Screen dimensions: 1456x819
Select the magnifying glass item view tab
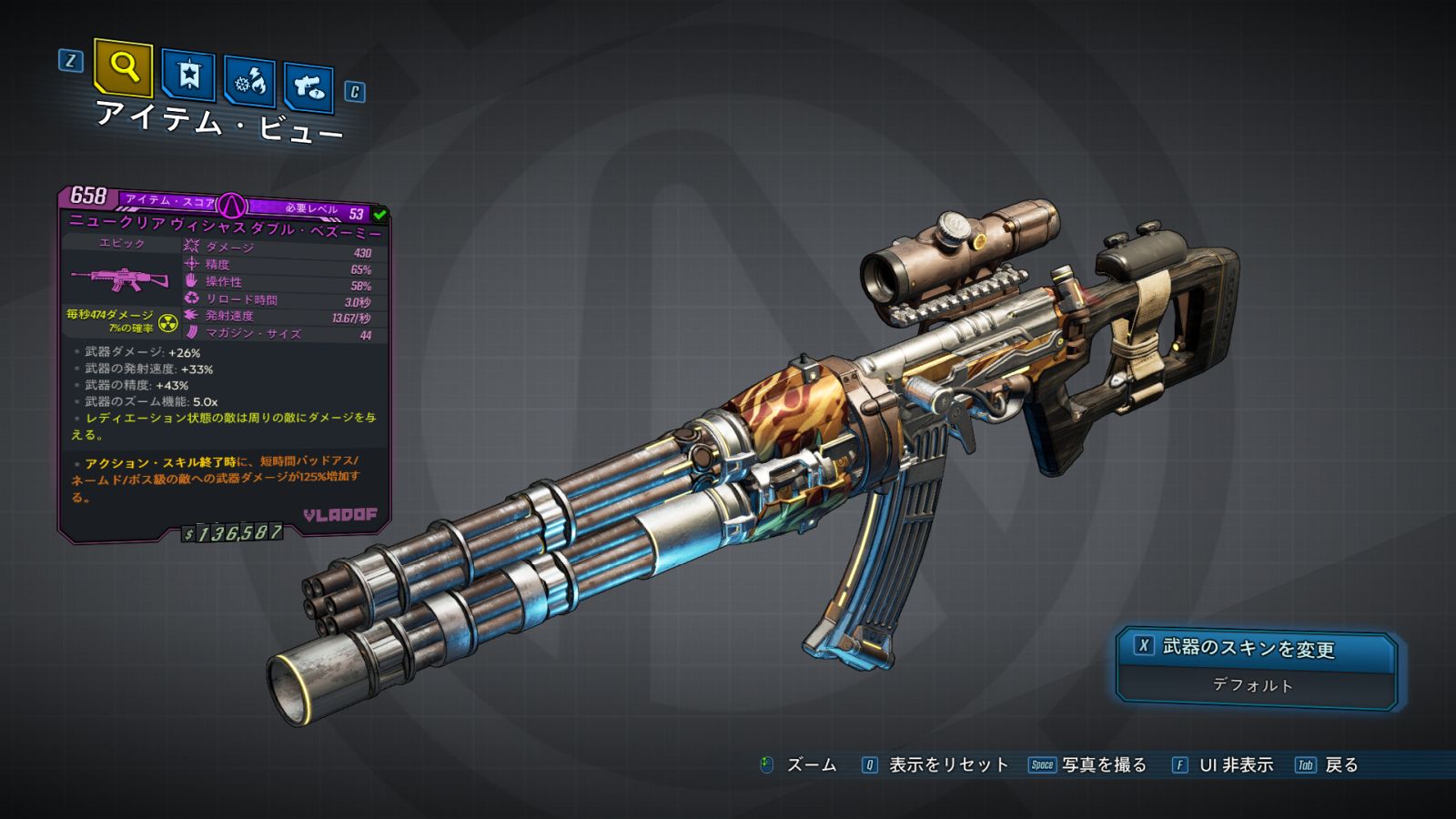click(x=123, y=67)
